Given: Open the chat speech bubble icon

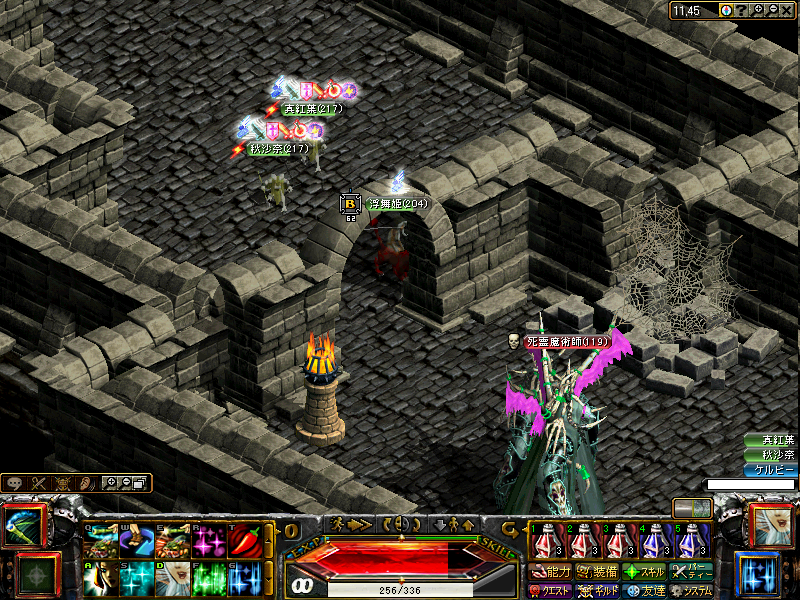Looking at the screenshot, I should point(15,483).
